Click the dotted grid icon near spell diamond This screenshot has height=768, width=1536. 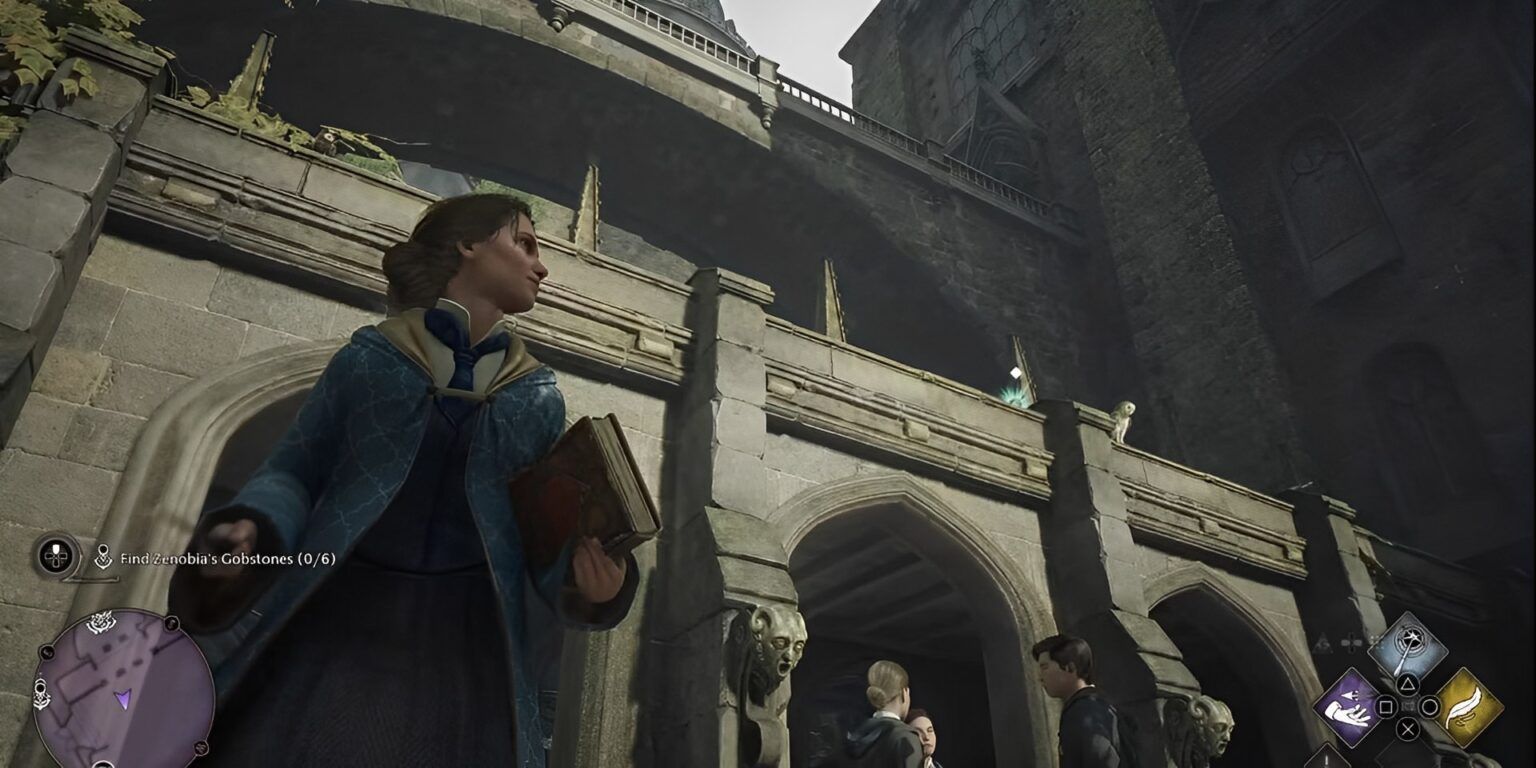[x=1374, y=640]
